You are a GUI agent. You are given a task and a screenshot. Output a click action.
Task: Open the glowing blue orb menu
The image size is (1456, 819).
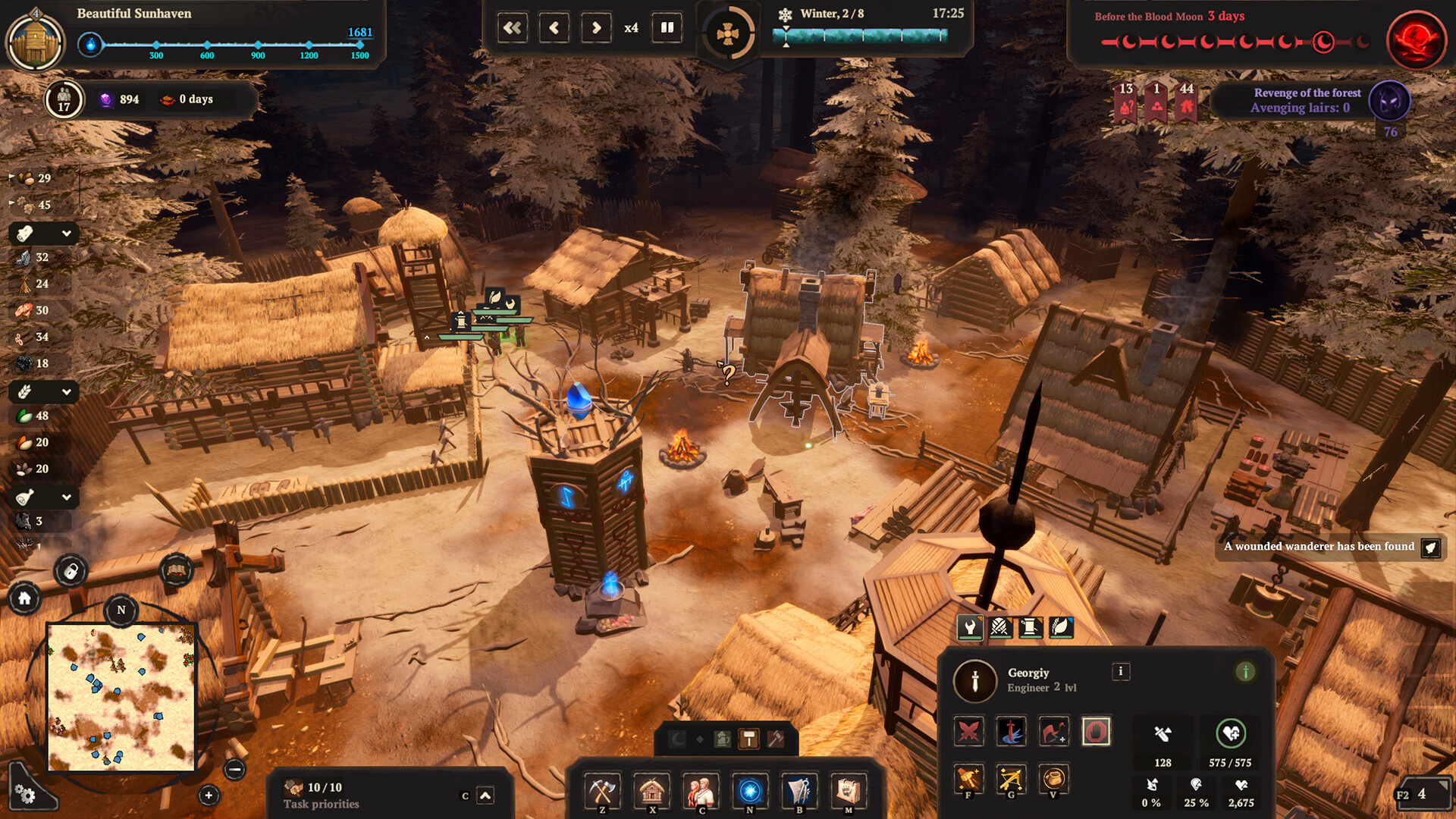coord(750,791)
